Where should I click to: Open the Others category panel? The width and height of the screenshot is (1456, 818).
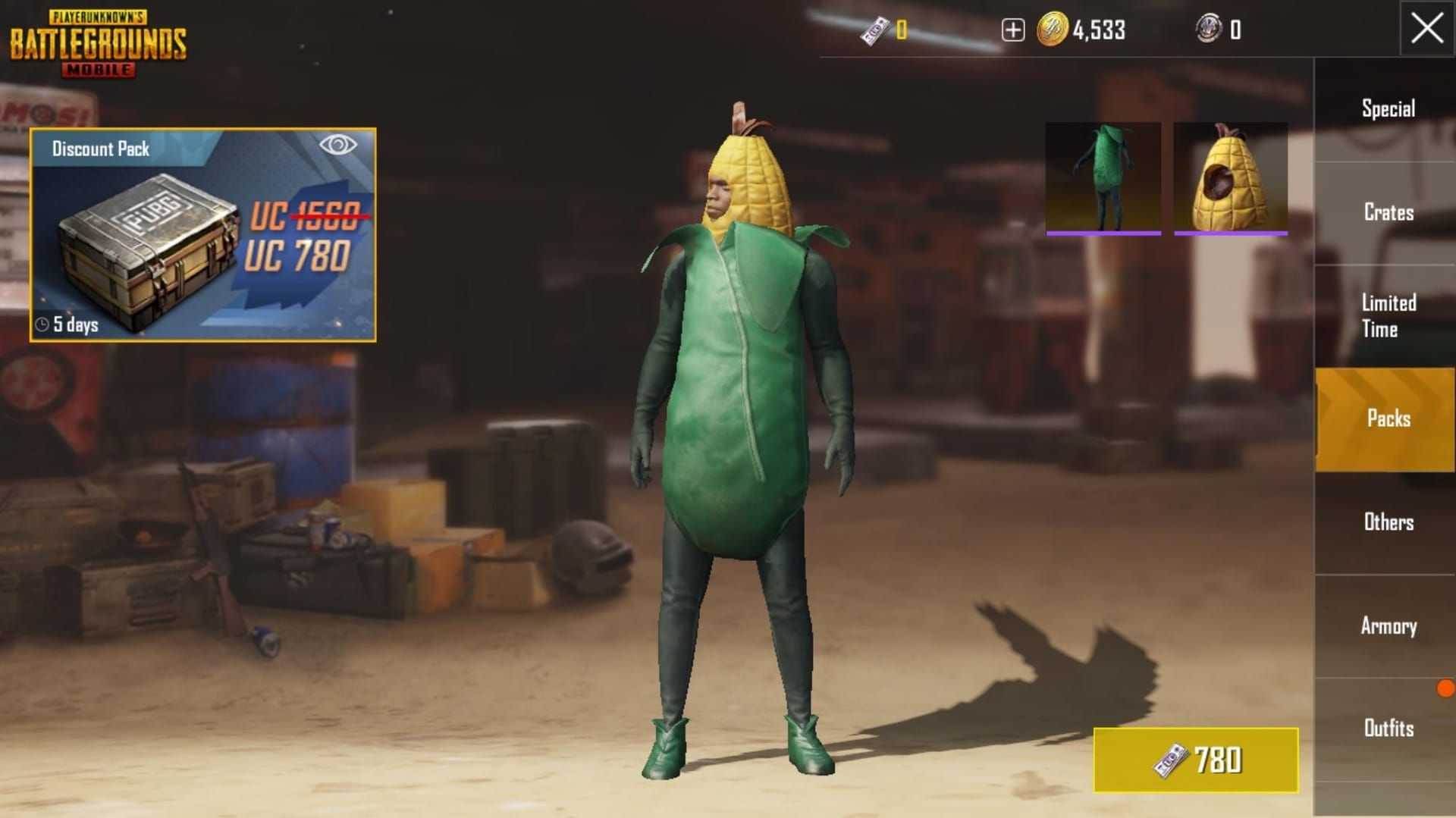1390,522
